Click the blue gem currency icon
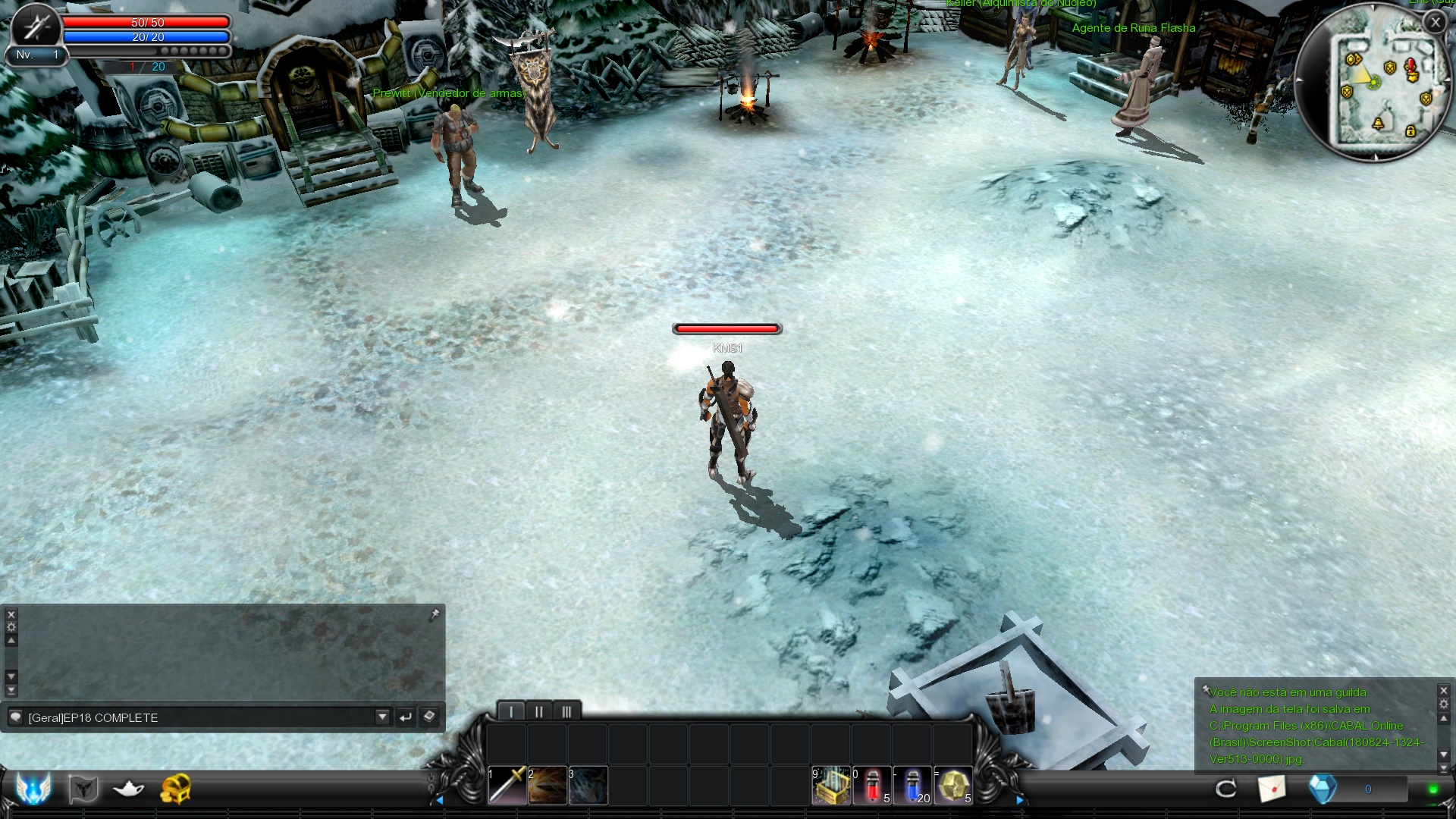Image resolution: width=1456 pixels, height=819 pixels. [1323, 789]
